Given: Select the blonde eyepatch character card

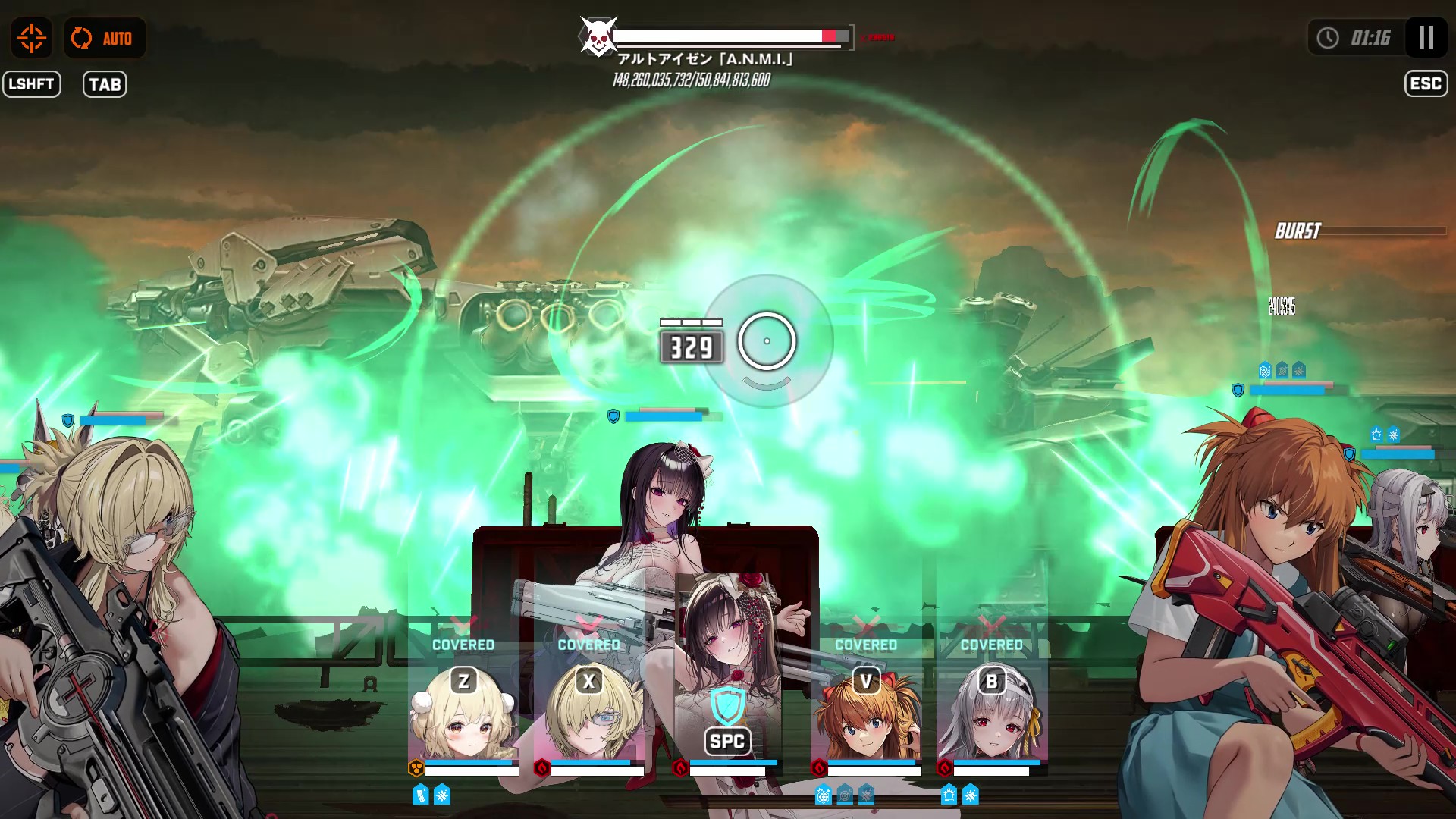Looking at the screenshot, I should [589, 713].
